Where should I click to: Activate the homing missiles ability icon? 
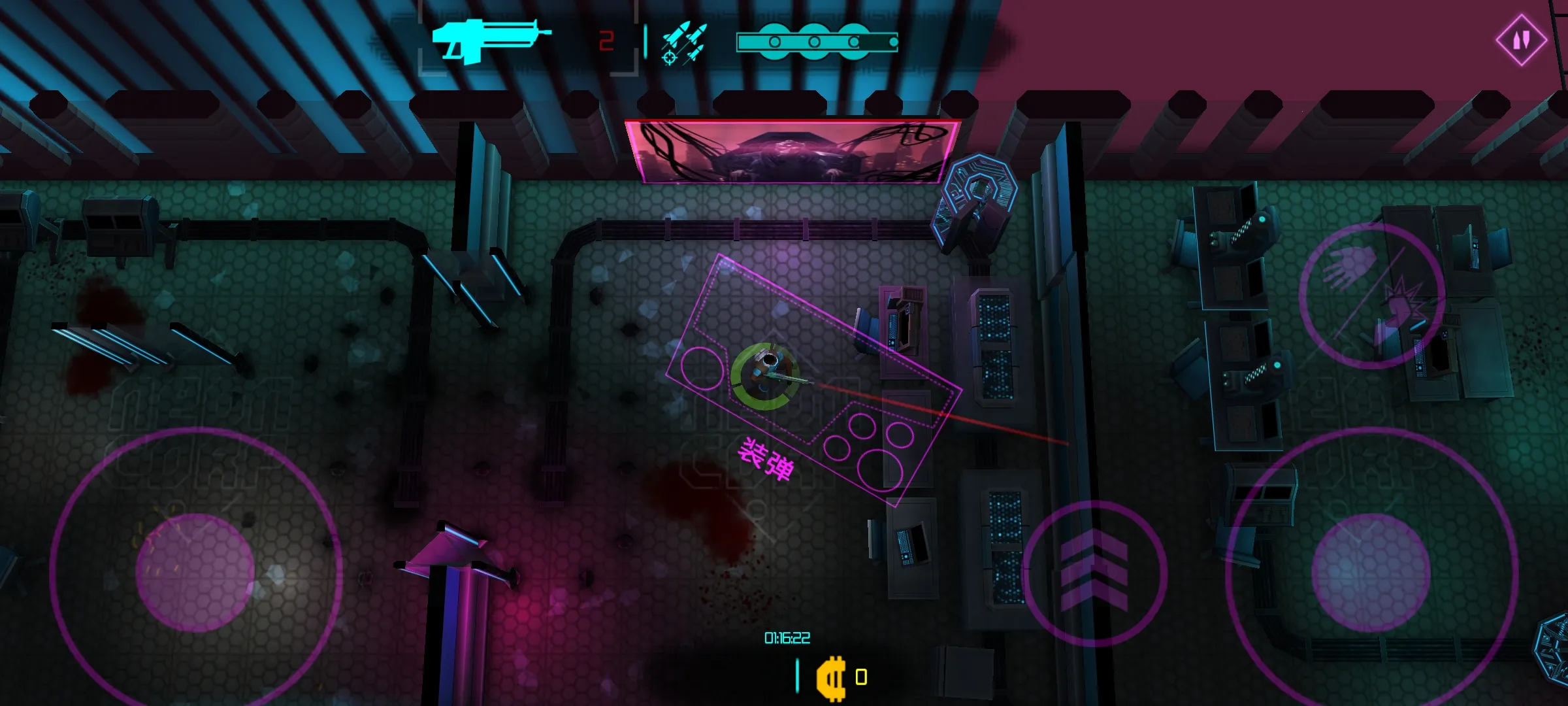683,43
